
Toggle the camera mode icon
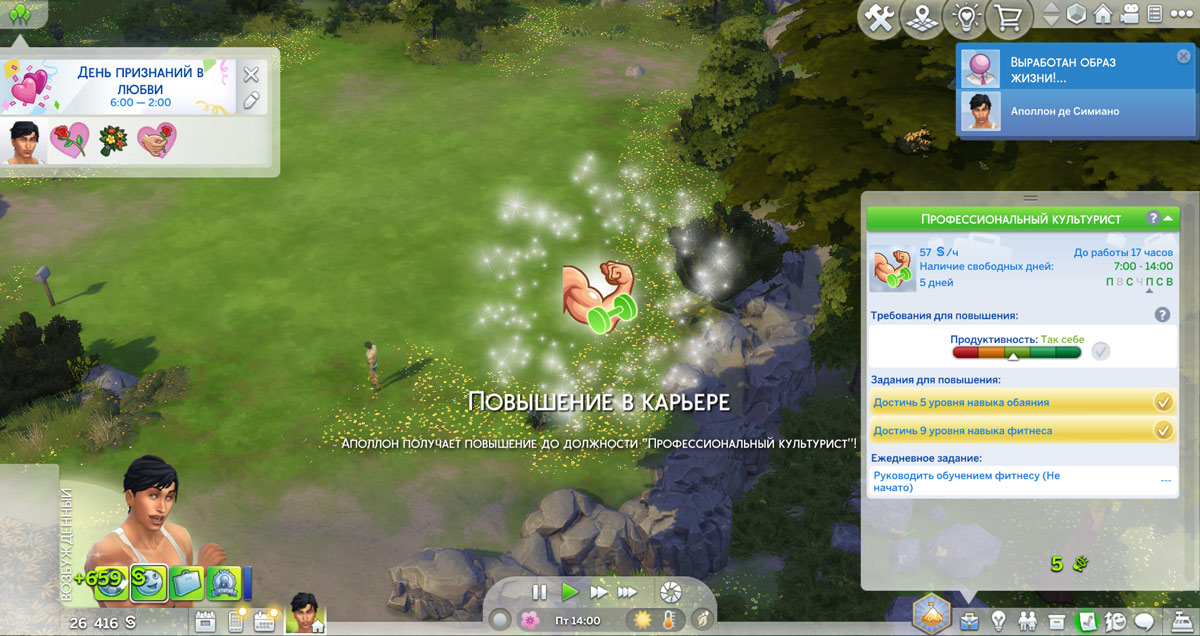(1129, 15)
